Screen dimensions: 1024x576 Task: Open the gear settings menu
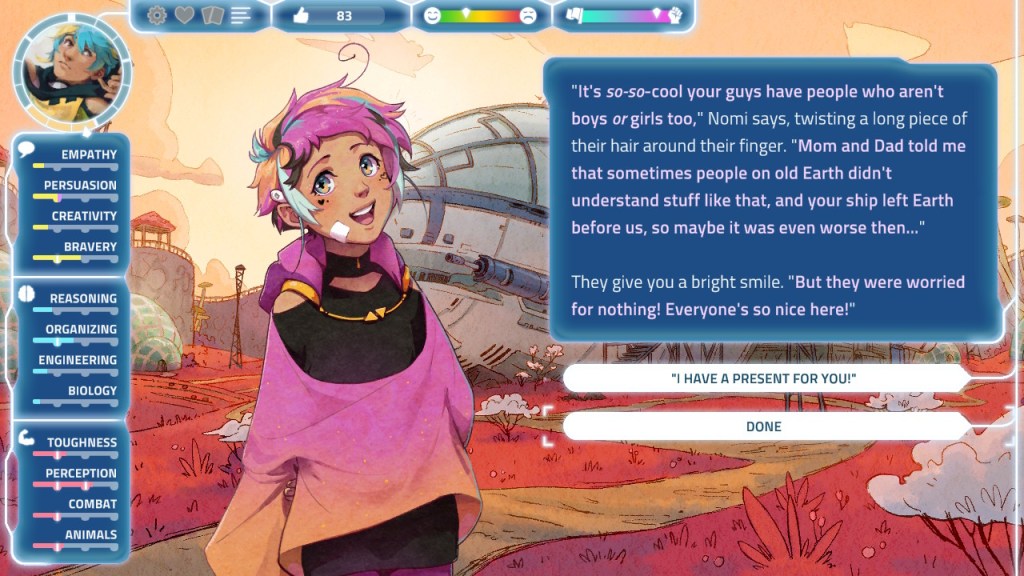(157, 15)
